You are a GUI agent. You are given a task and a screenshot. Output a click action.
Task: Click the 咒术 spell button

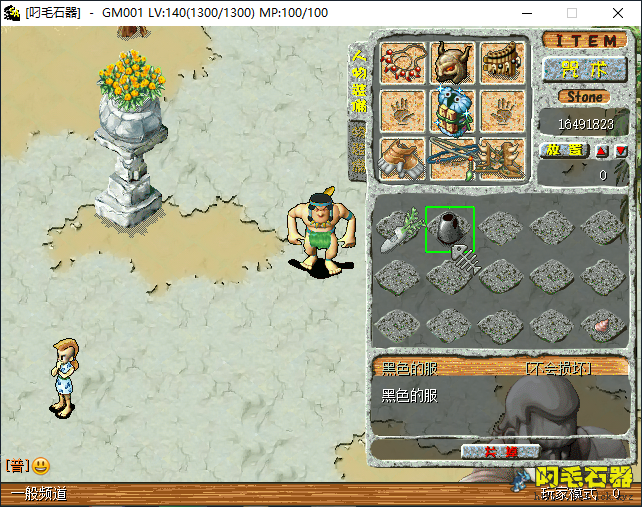point(584,69)
